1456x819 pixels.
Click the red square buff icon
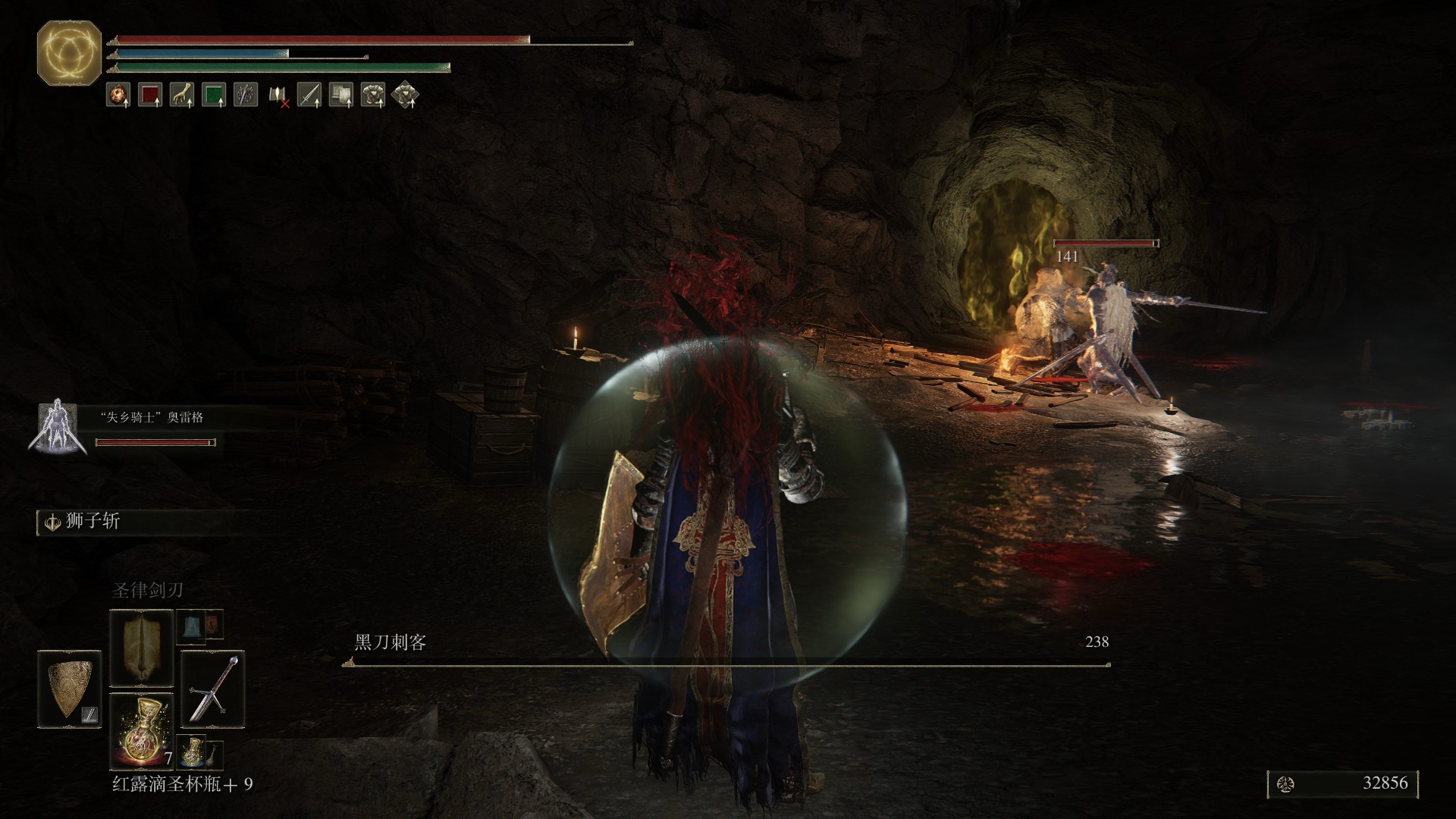pos(150,95)
